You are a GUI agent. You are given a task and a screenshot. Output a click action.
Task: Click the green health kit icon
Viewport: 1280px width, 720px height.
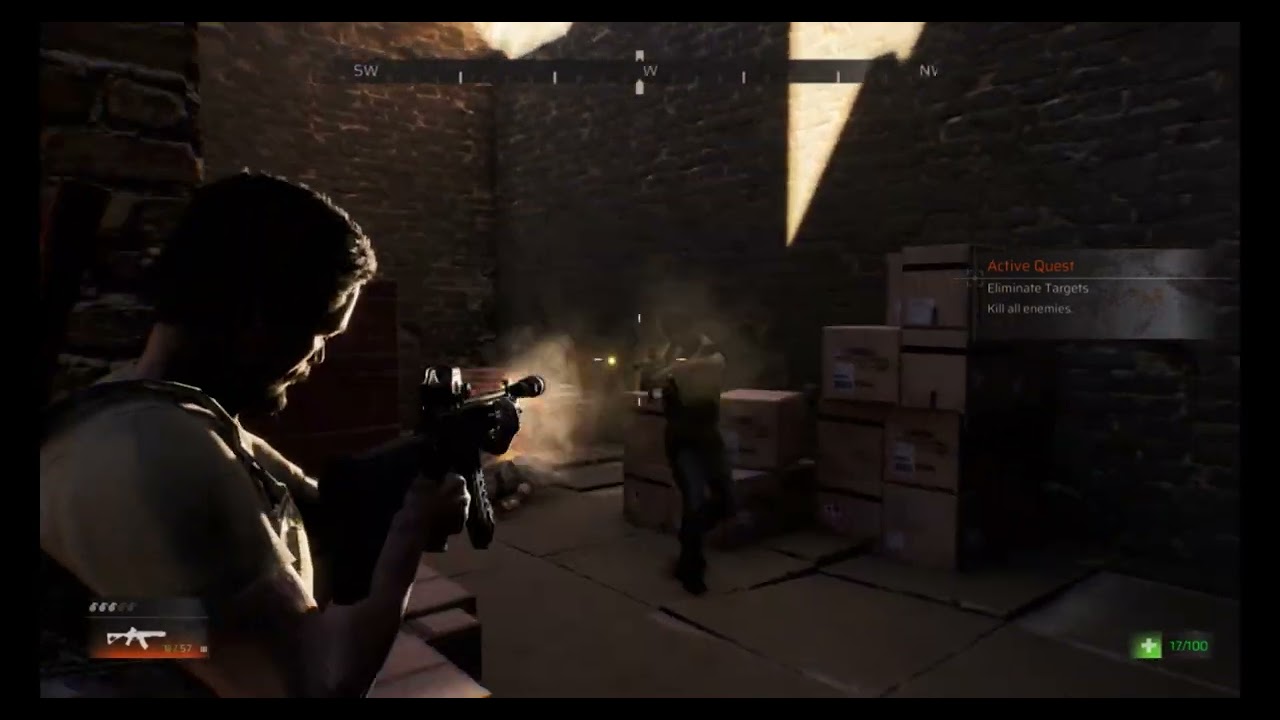(1147, 645)
